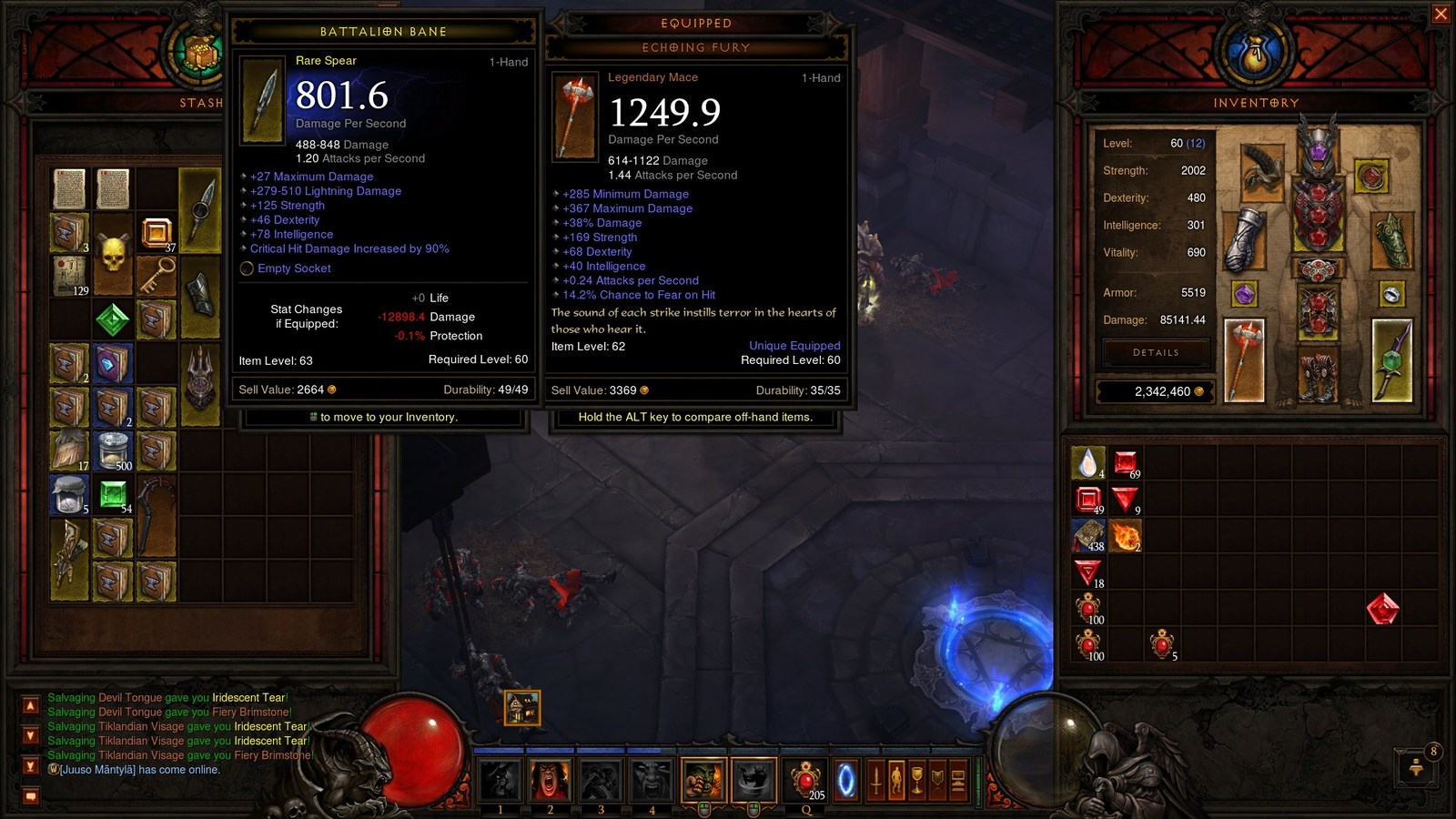Click the equipped steel gauntlets slot

(x=1244, y=239)
